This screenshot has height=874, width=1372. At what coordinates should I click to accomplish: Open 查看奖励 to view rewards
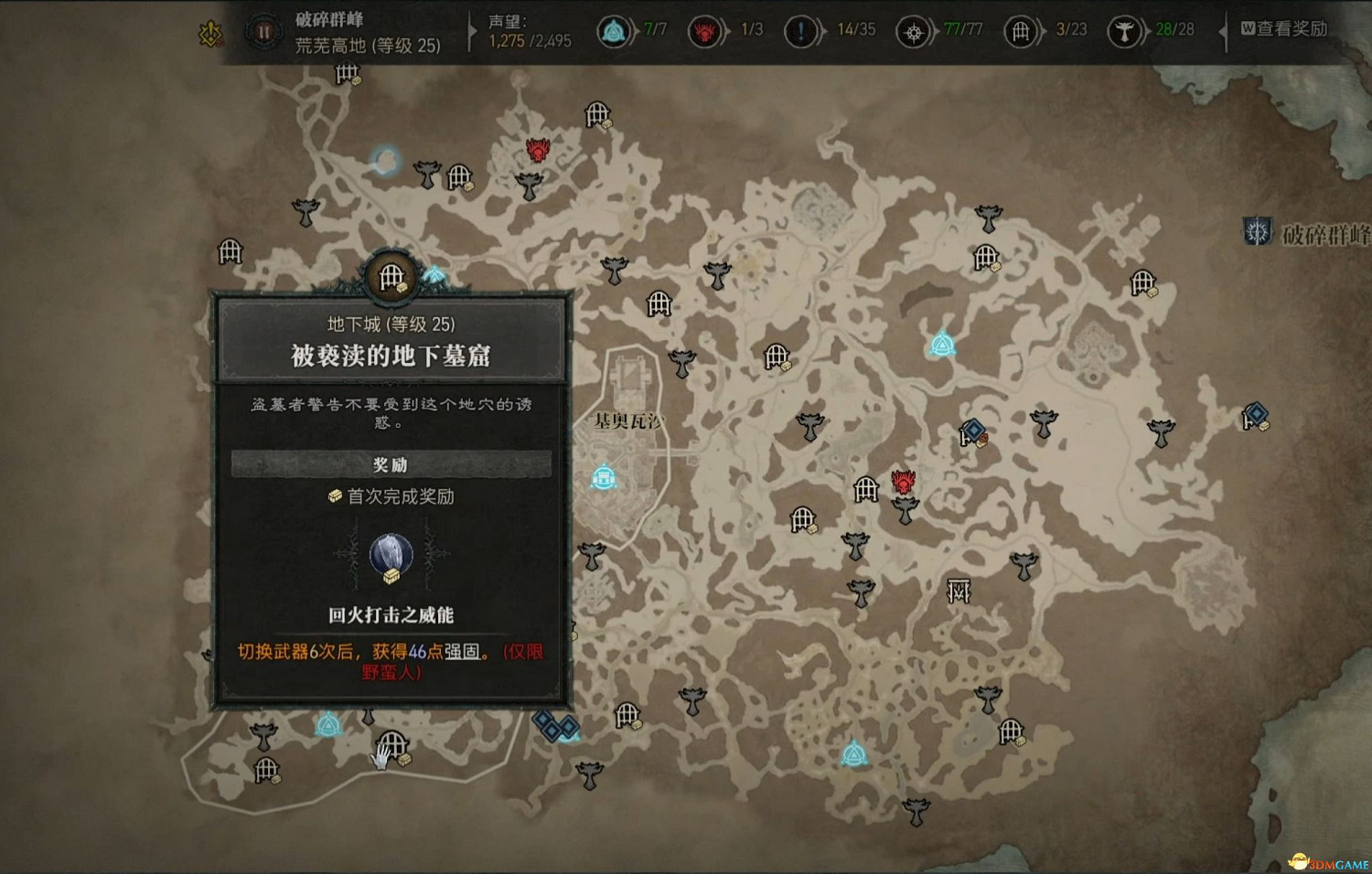point(1290,30)
